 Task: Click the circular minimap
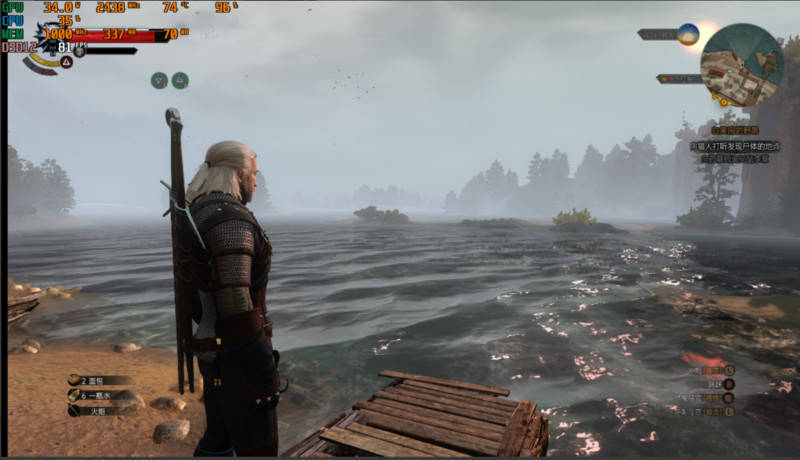(741, 65)
